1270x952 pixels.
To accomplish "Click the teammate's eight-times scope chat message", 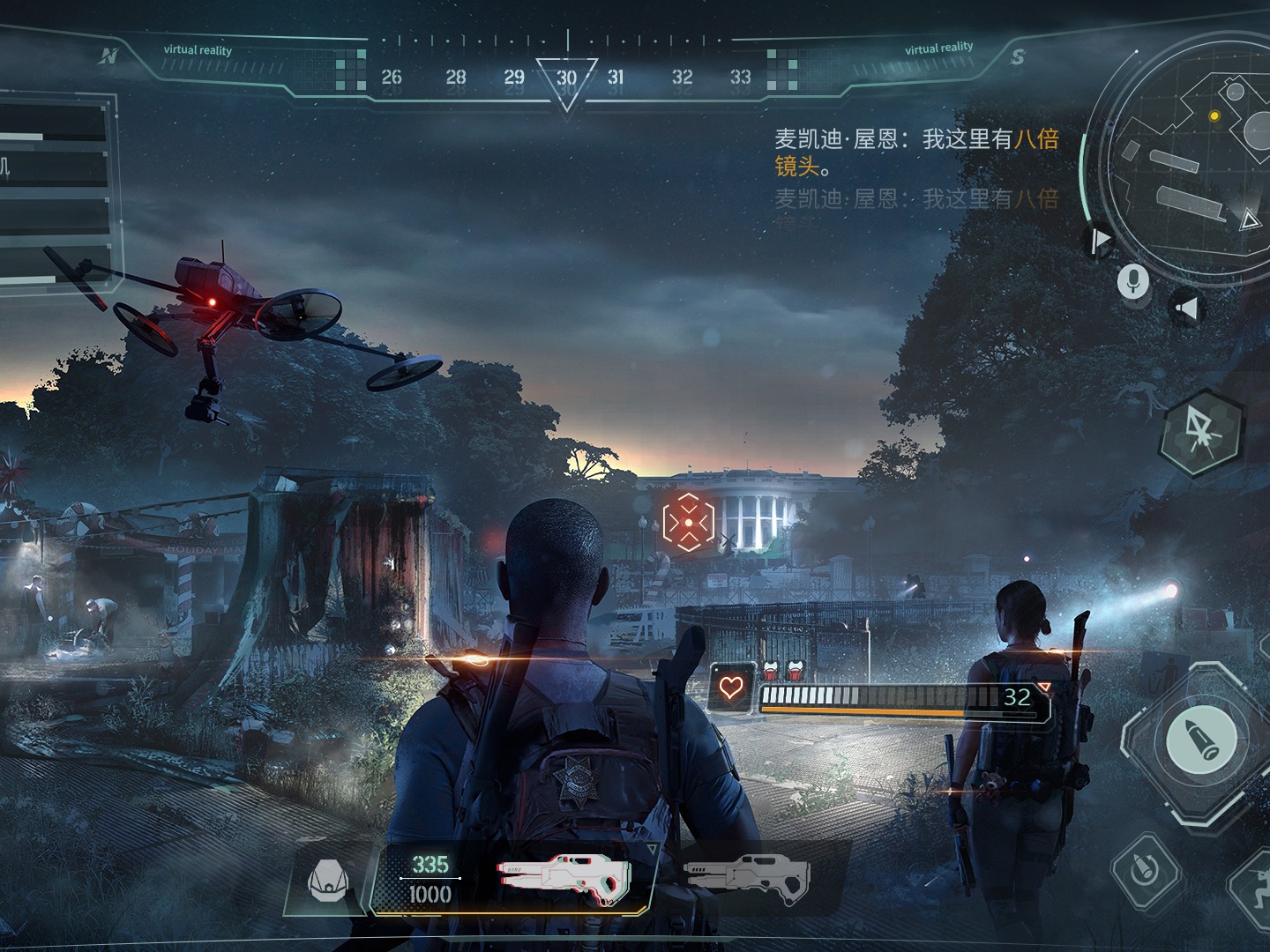I will point(915,152).
